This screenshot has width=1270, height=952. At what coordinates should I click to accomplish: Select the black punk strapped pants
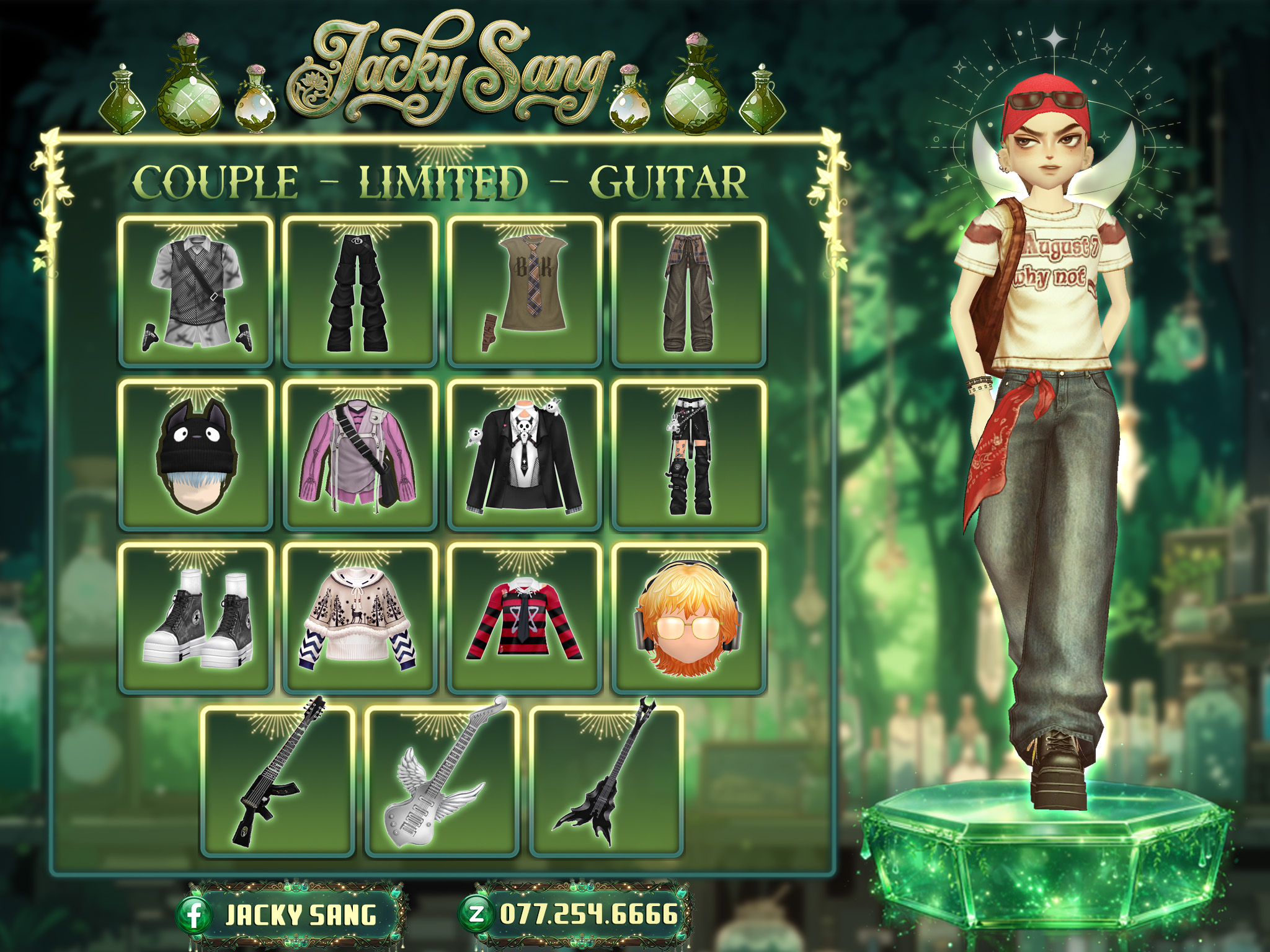689,456
